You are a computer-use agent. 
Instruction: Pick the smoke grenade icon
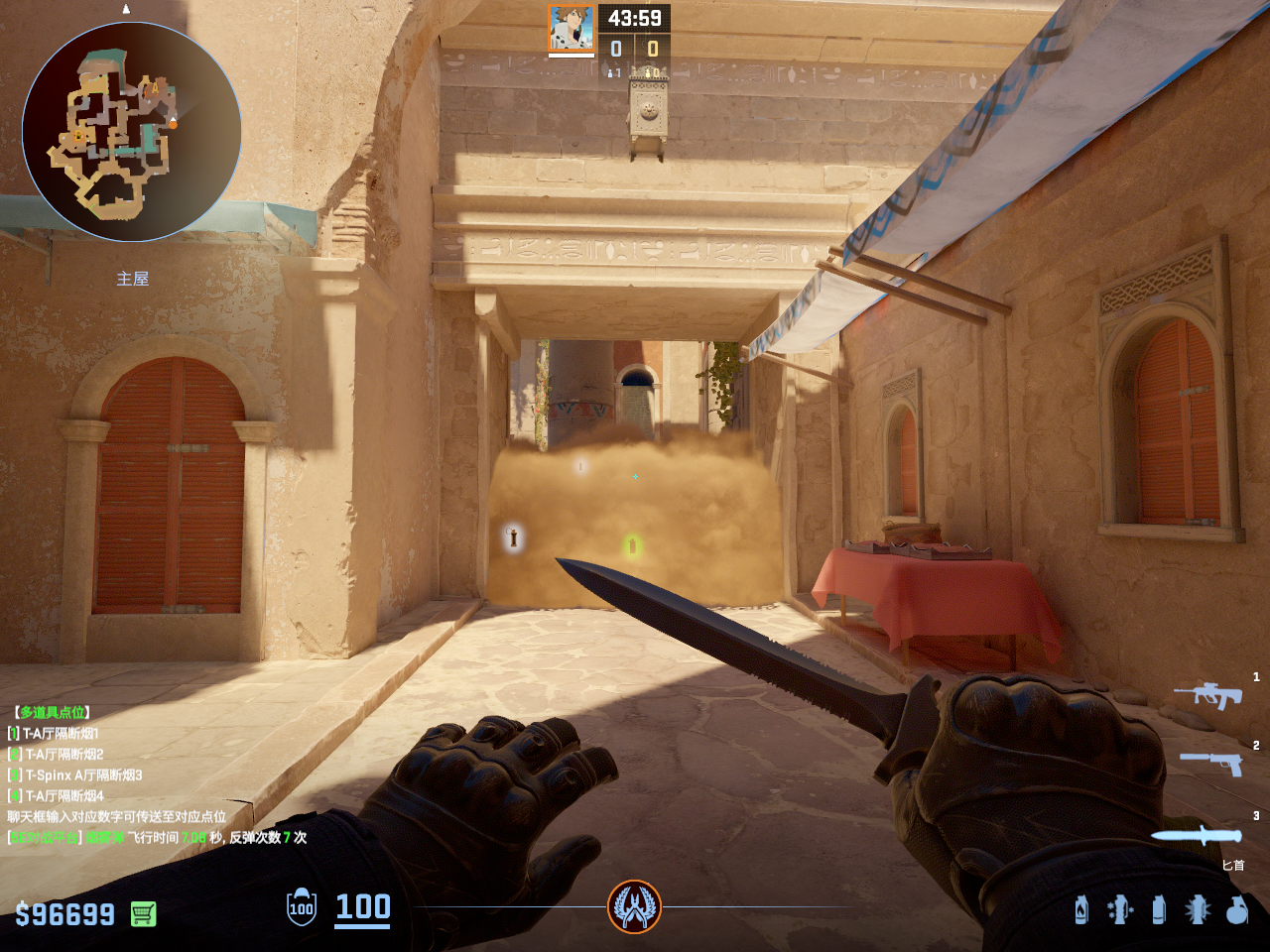coord(1158,909)
